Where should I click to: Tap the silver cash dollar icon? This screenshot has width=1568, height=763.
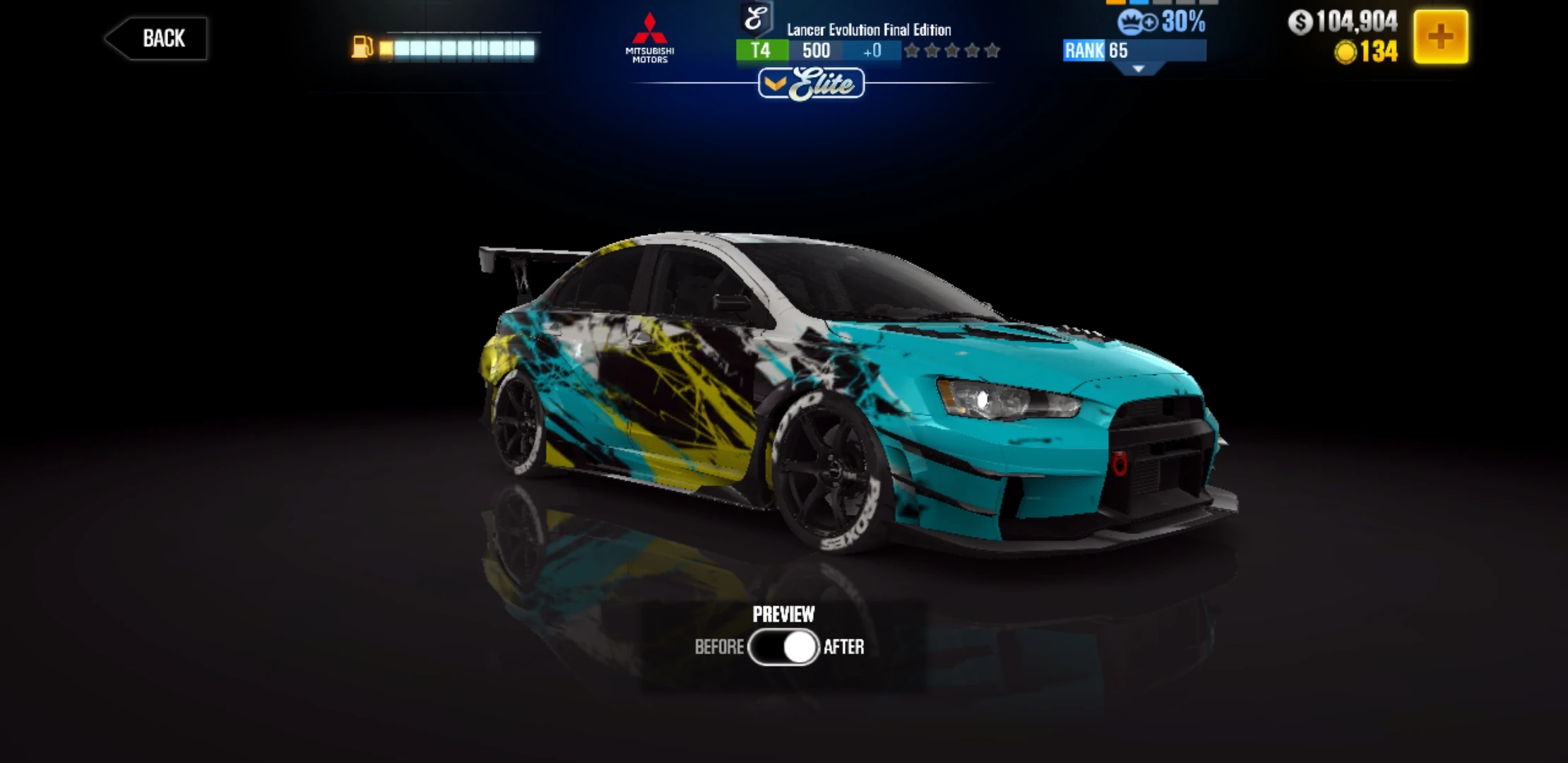tap(1300, 22)
